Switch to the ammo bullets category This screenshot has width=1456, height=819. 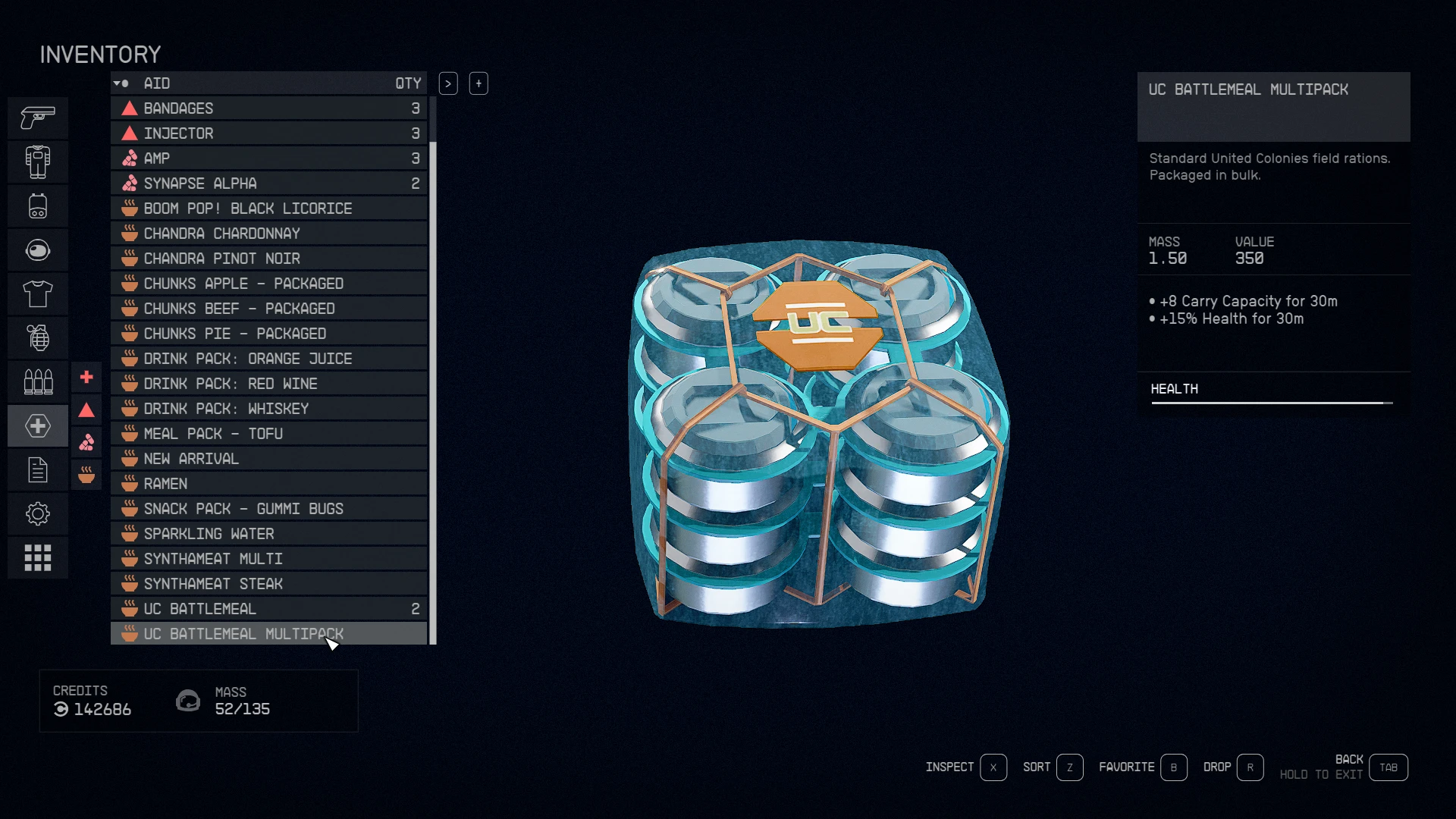(38, 382)
